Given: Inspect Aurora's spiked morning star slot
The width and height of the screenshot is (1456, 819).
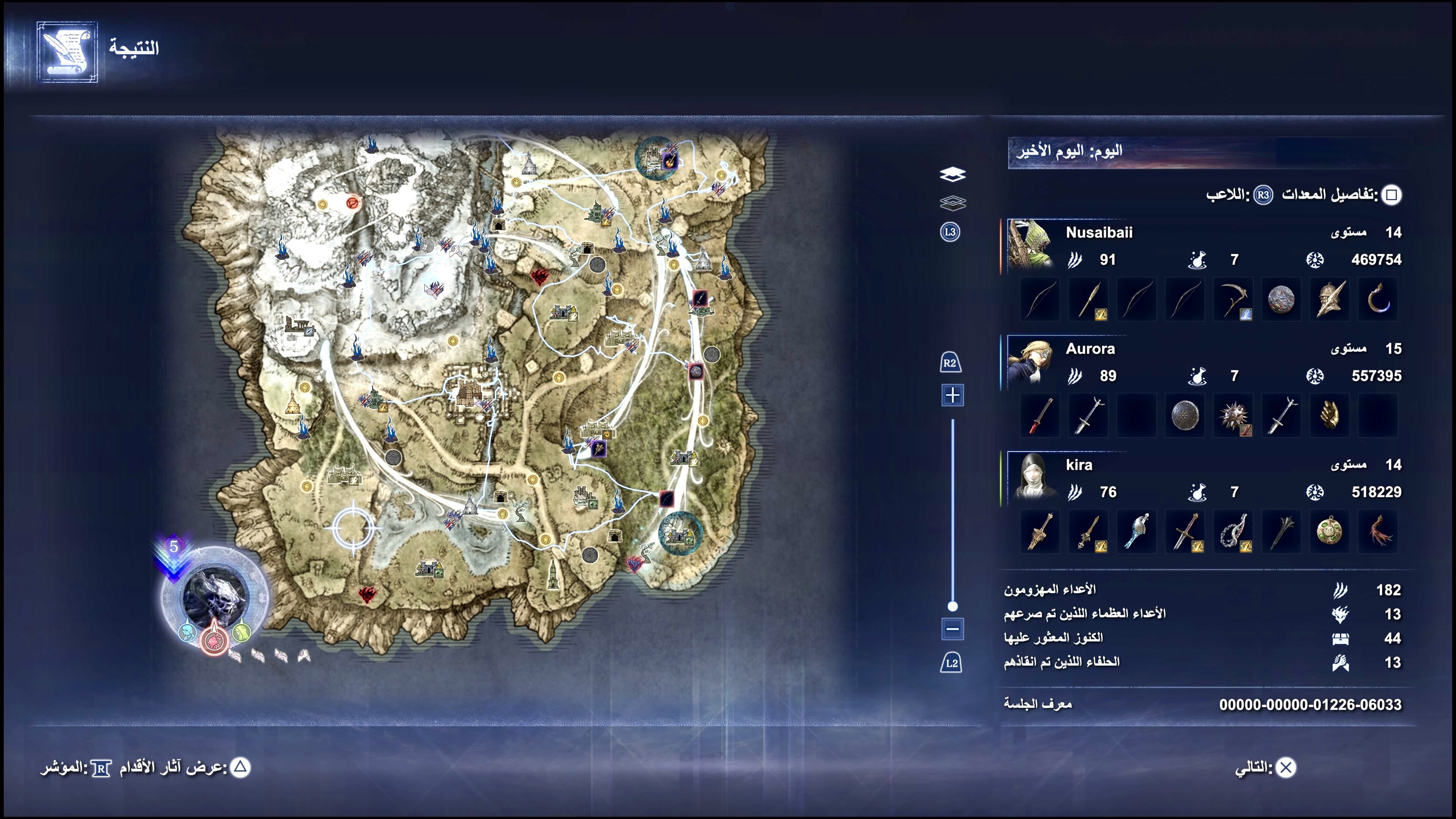Looking at the screenshot, I should 1233,416.
